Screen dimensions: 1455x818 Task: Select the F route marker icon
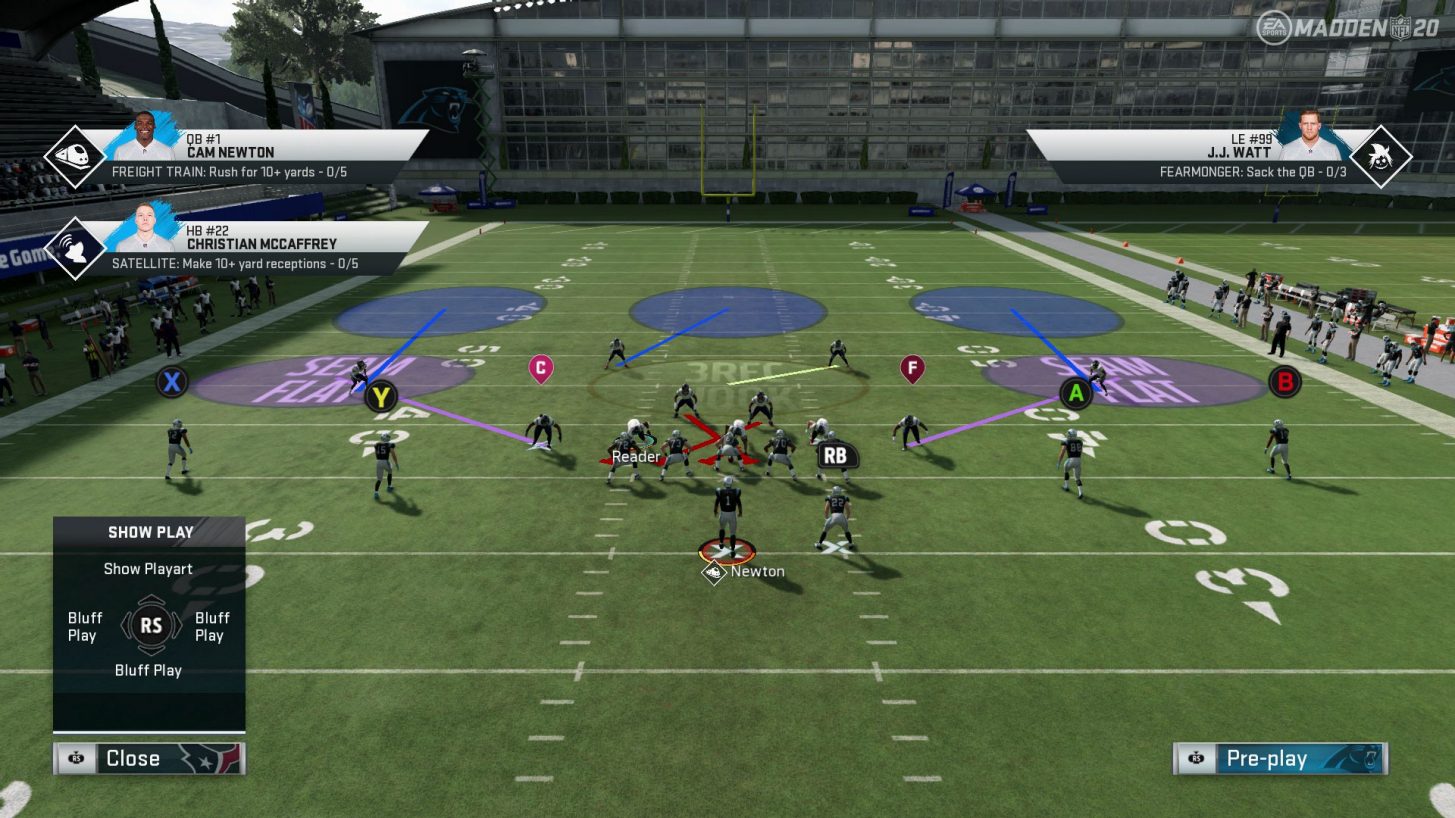(x=911, y=368)
